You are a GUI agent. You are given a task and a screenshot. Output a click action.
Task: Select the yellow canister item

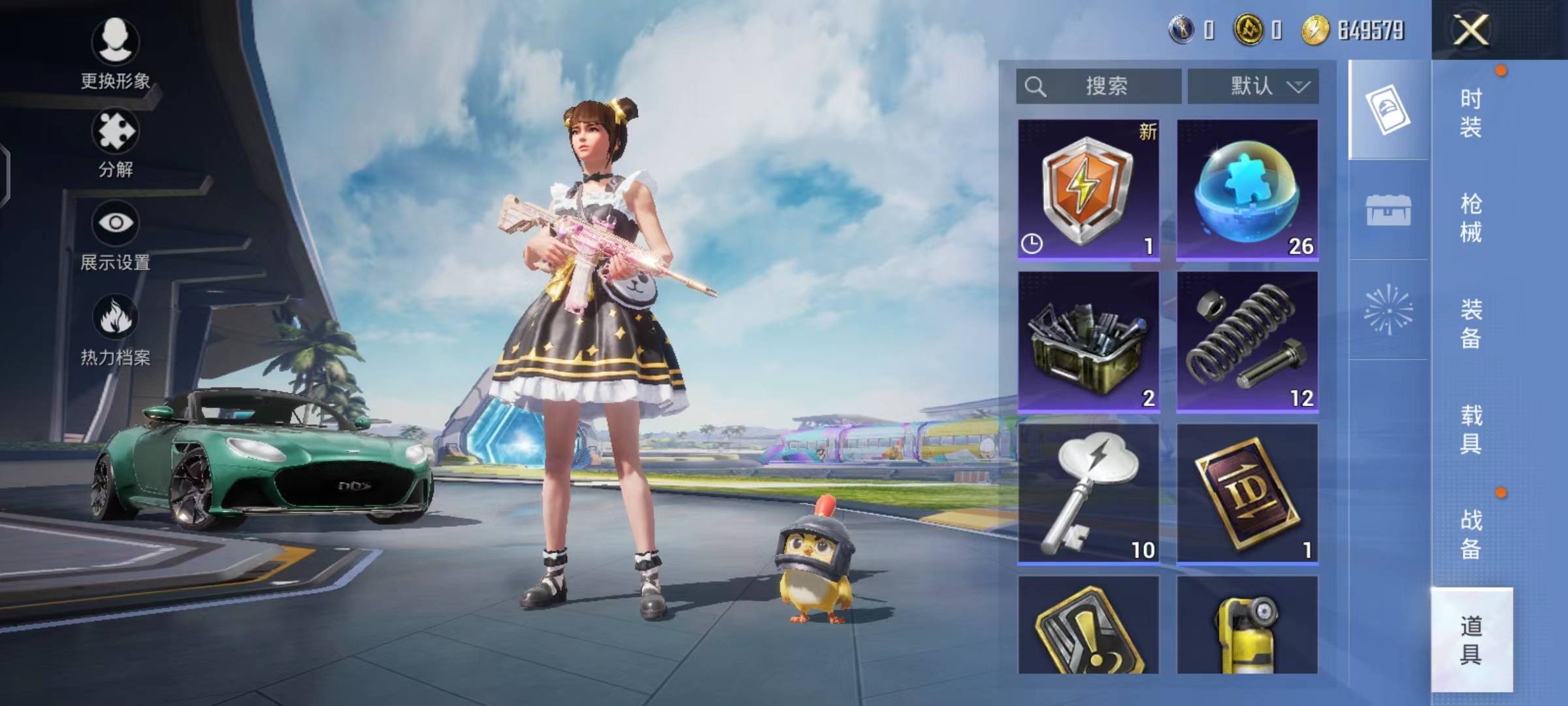click(1247, 626)
